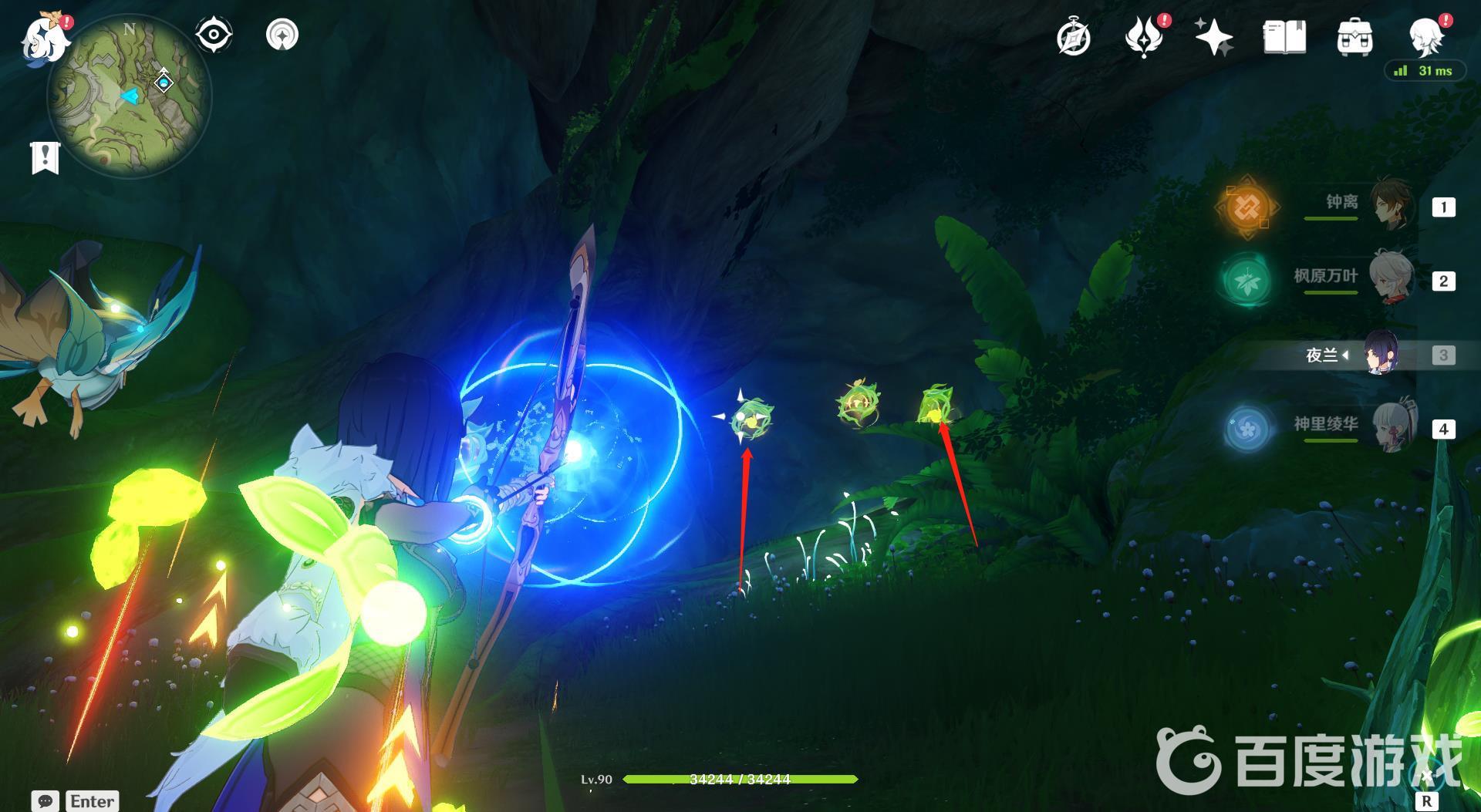Open the chat speech bubble
The width and height of the screenshot is (1481, 812).
(x=45, y=801)
